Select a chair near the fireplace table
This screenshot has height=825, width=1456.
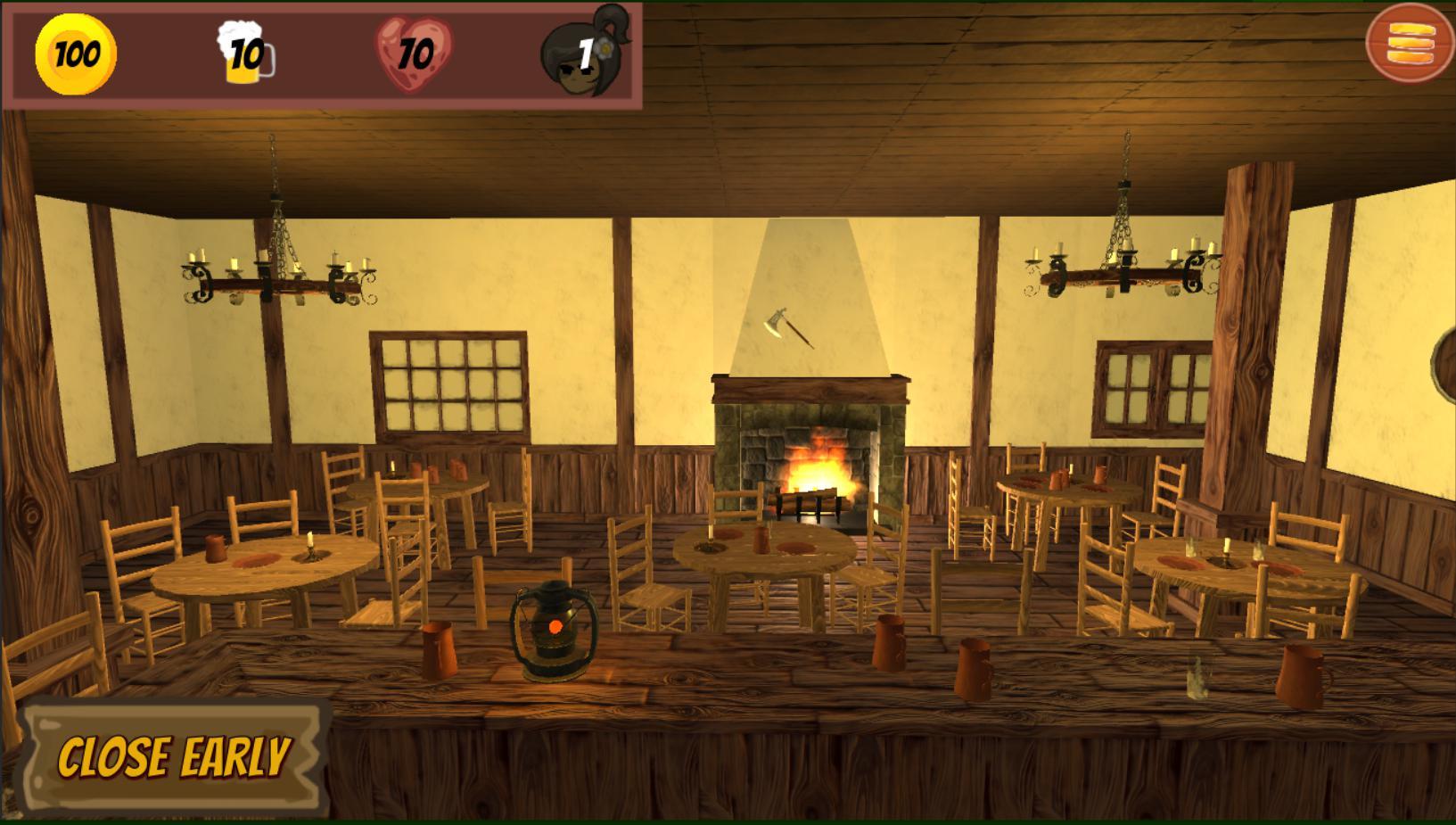869,571
